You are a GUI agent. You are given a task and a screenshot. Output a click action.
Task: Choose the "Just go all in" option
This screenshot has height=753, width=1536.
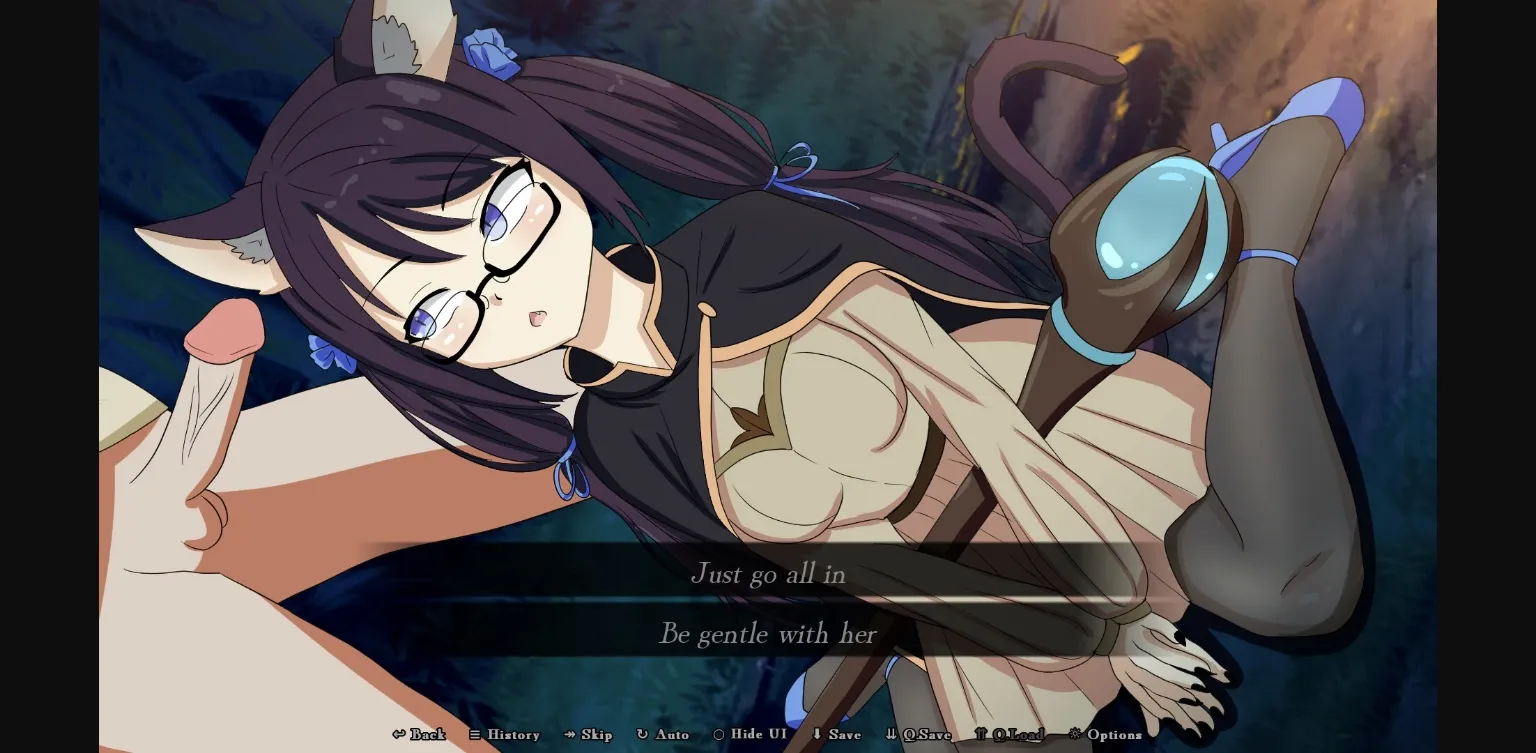coord(767,574)
